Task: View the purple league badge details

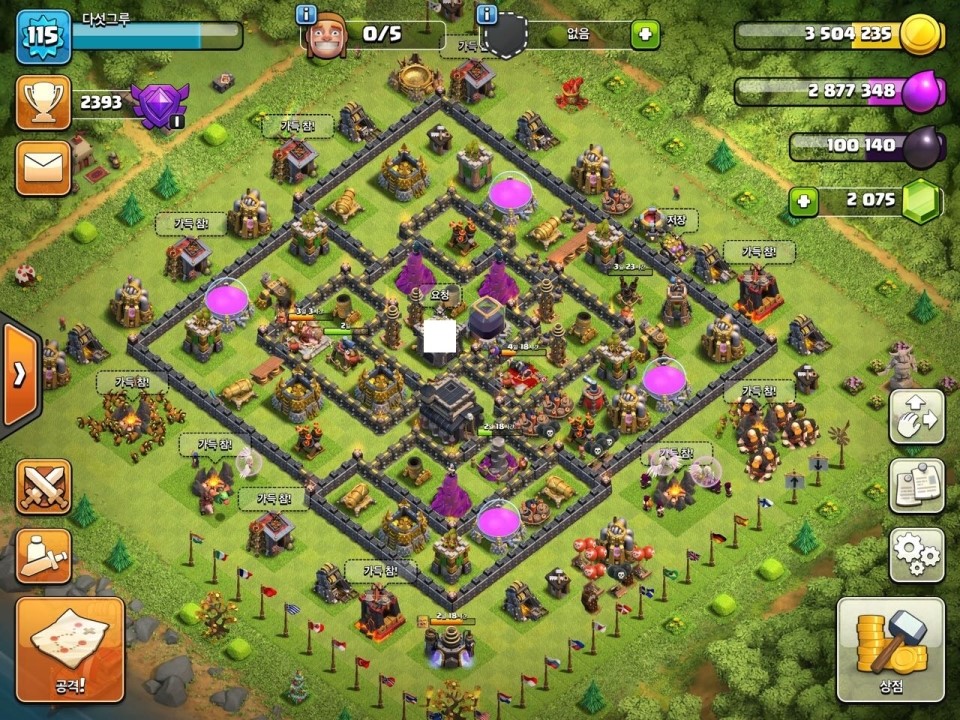Action: pos(156,103)
